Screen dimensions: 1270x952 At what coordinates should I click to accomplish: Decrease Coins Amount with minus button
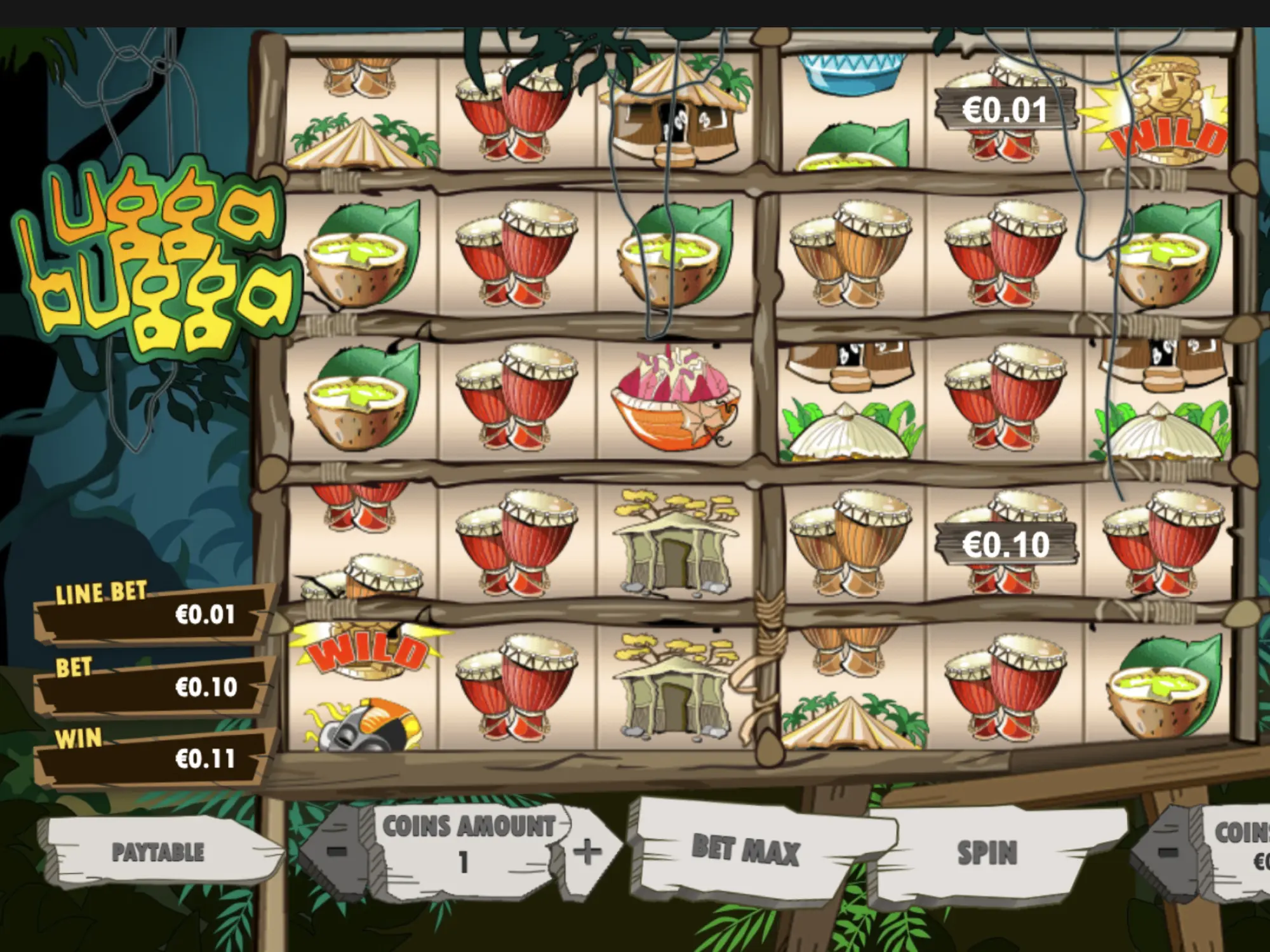pyautogui.click(x=337, y=850)
